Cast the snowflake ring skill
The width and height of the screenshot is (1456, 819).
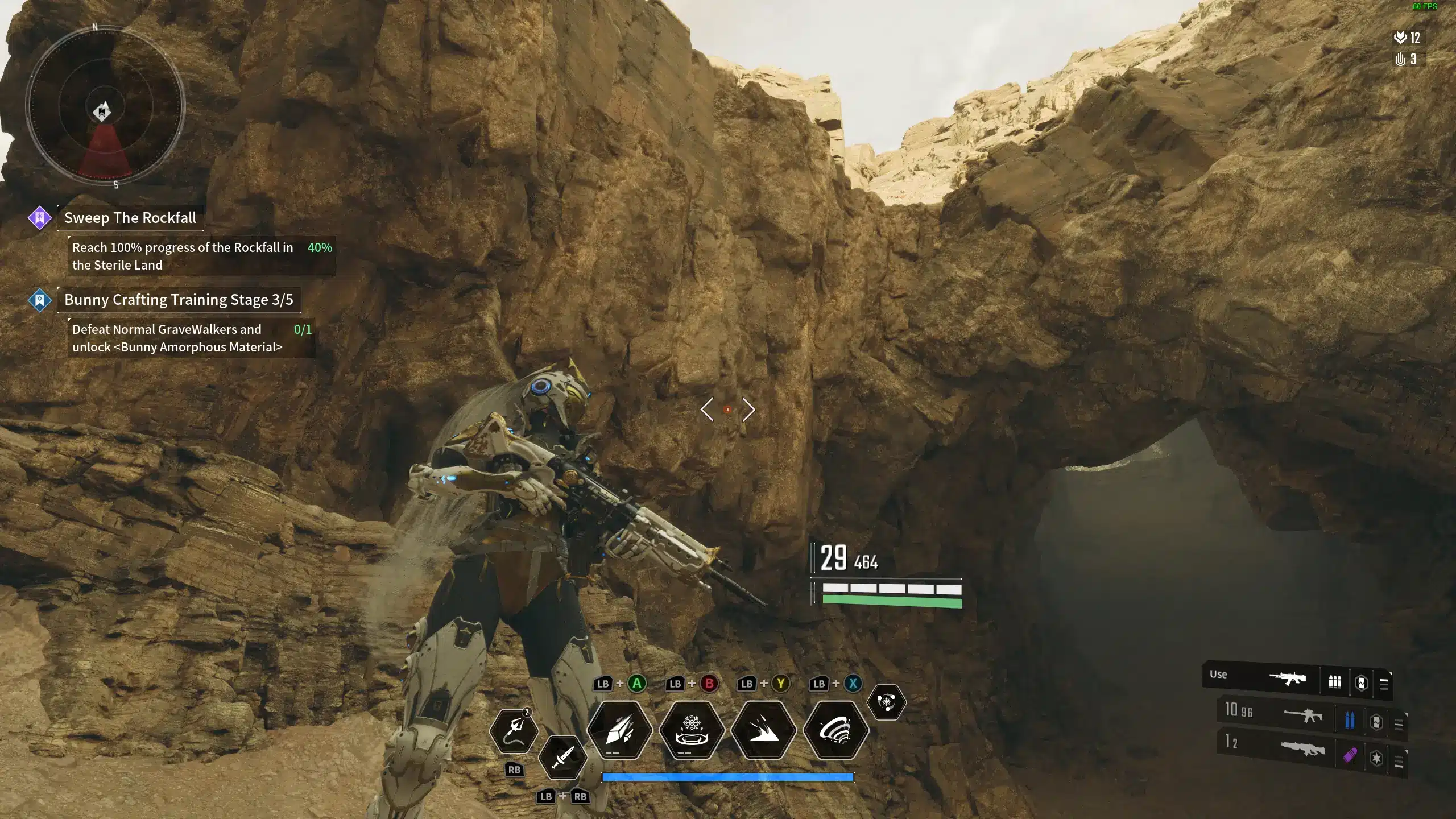tap(692, 730)
